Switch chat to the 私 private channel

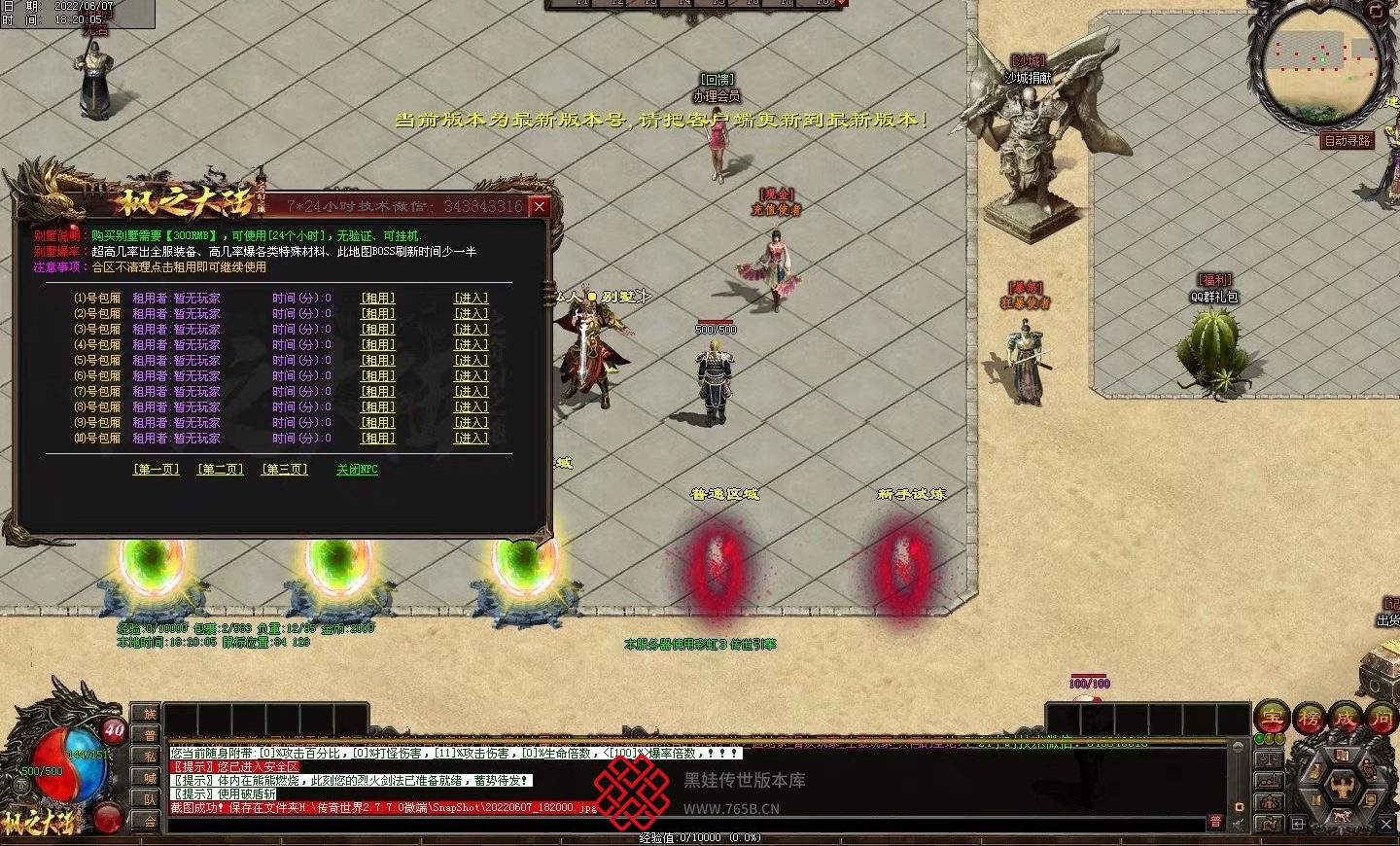150,757
